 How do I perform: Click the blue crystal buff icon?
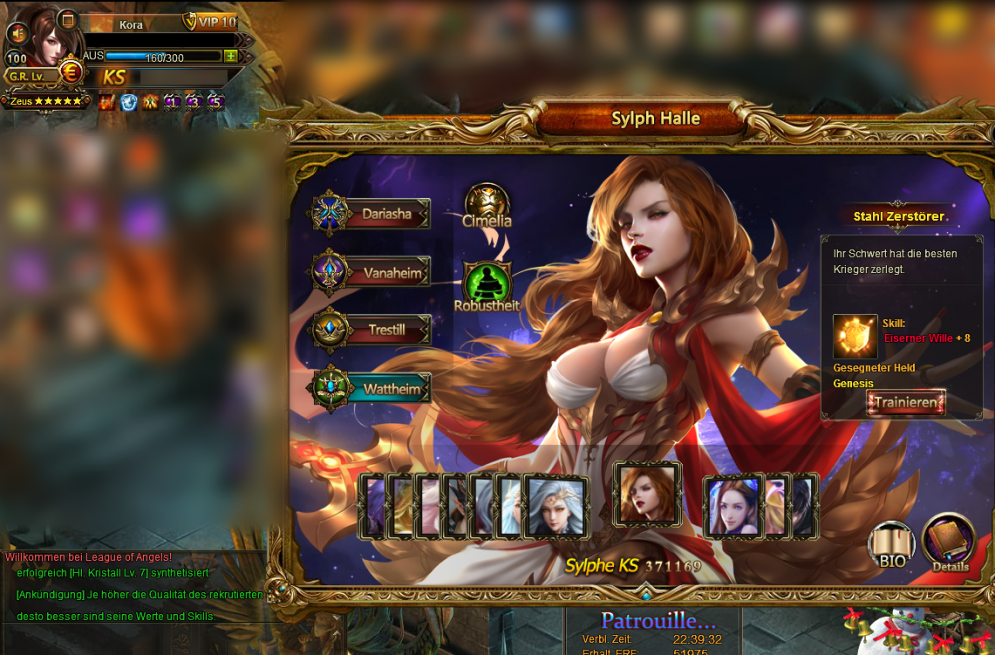click(129, 101)
